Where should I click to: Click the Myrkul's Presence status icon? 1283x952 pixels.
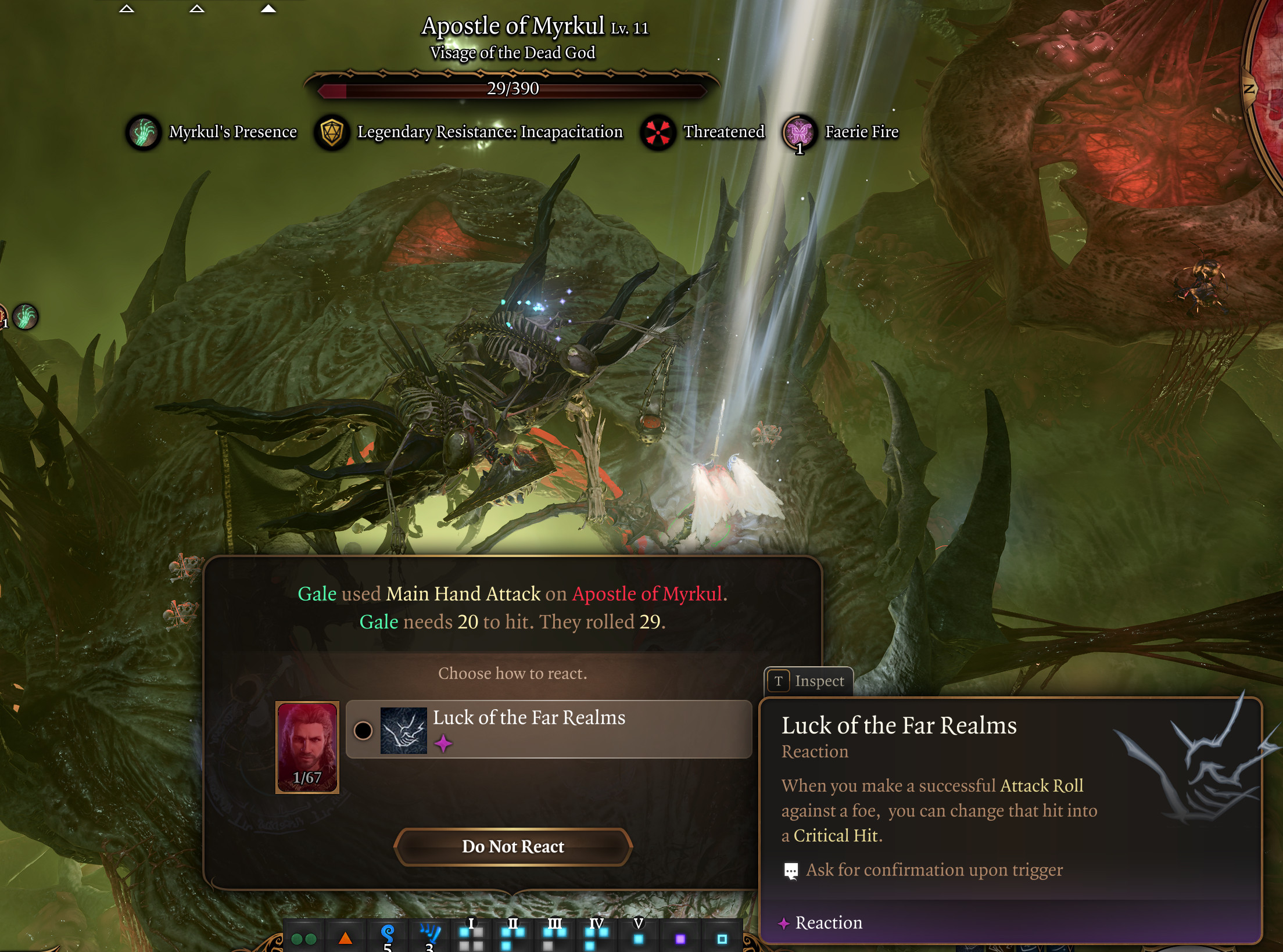click(143, 132)
